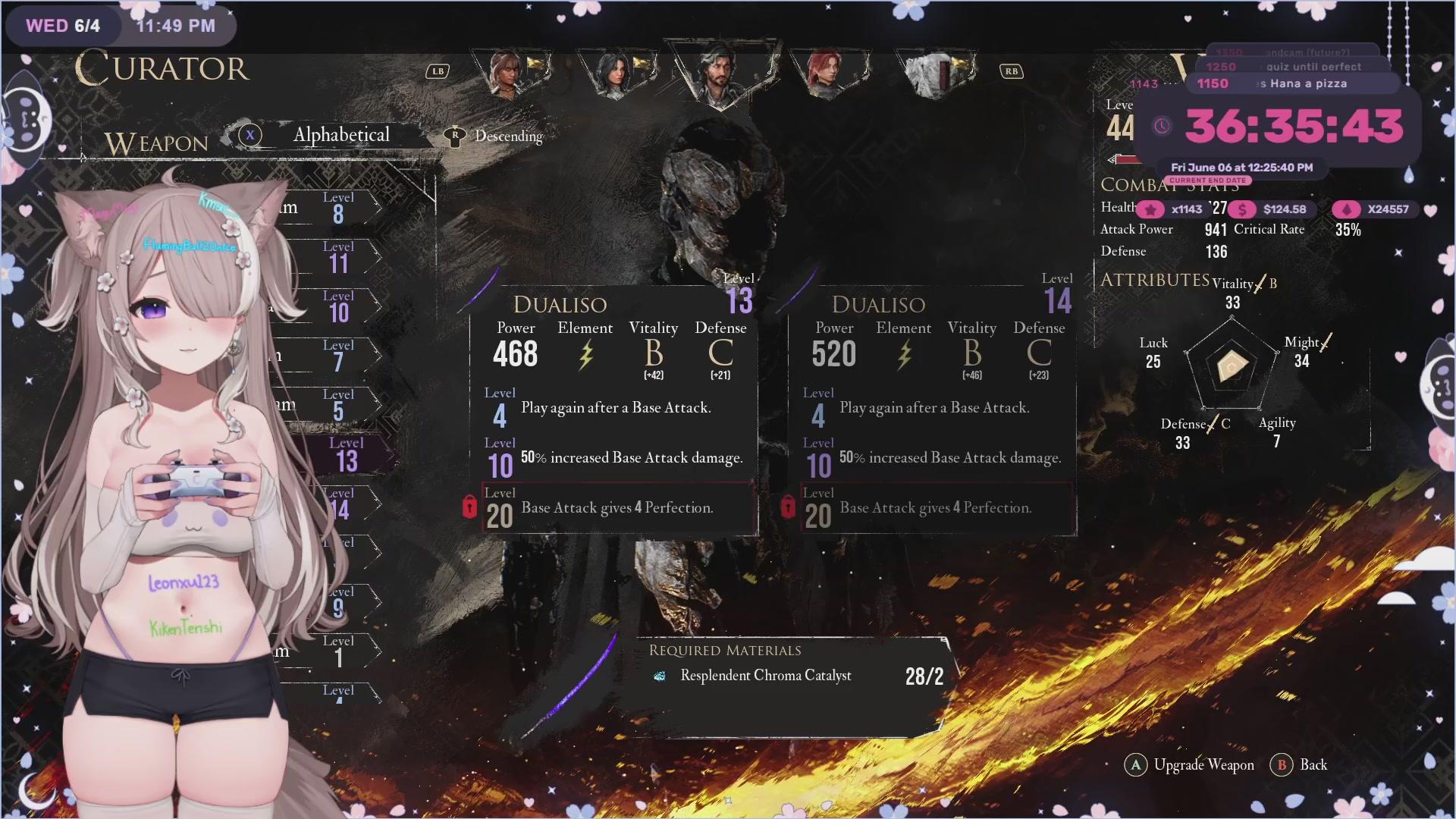Toggle the Descending sort order

coord(507,136)
